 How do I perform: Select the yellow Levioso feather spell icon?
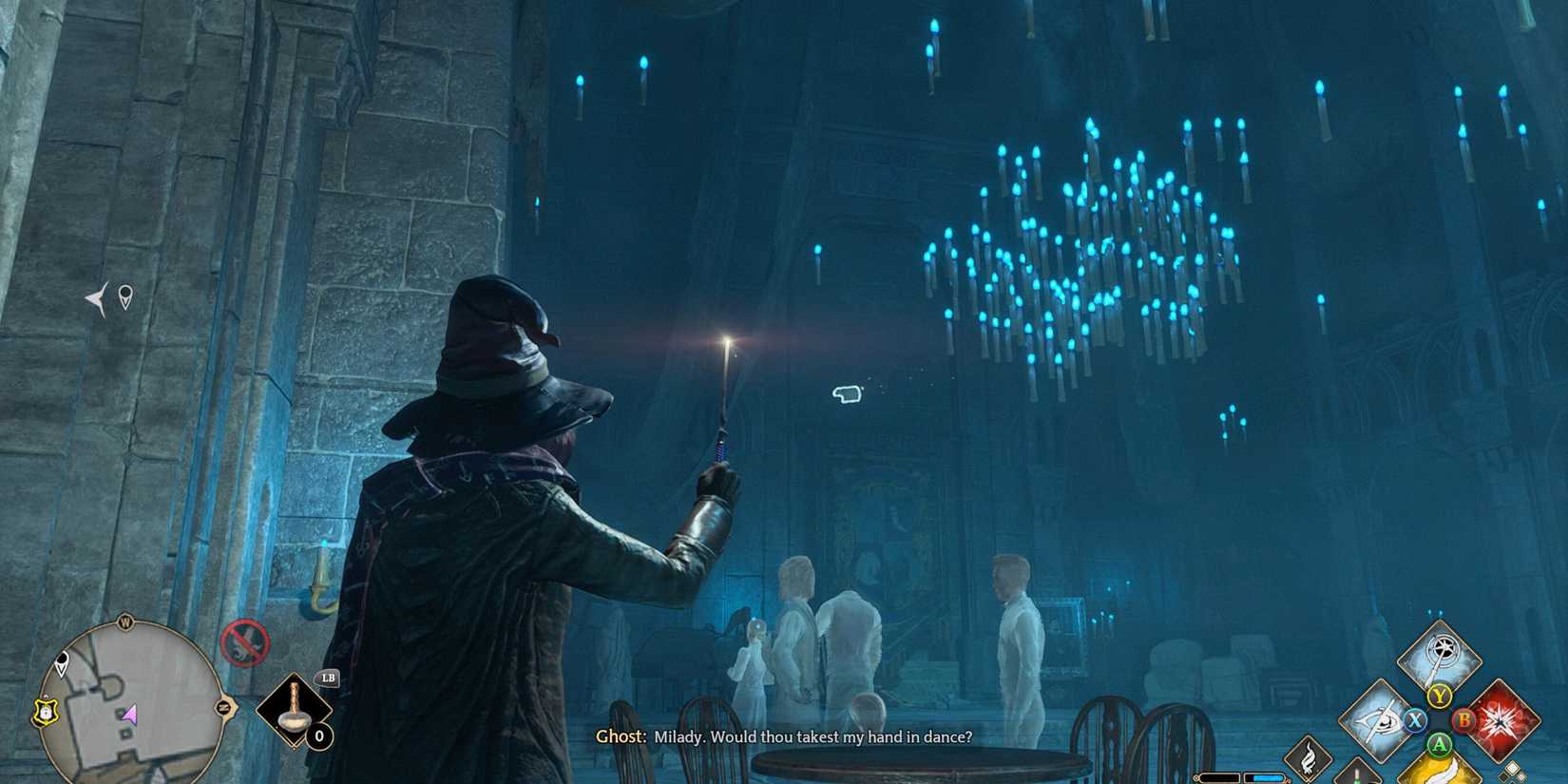point(1439,774)
